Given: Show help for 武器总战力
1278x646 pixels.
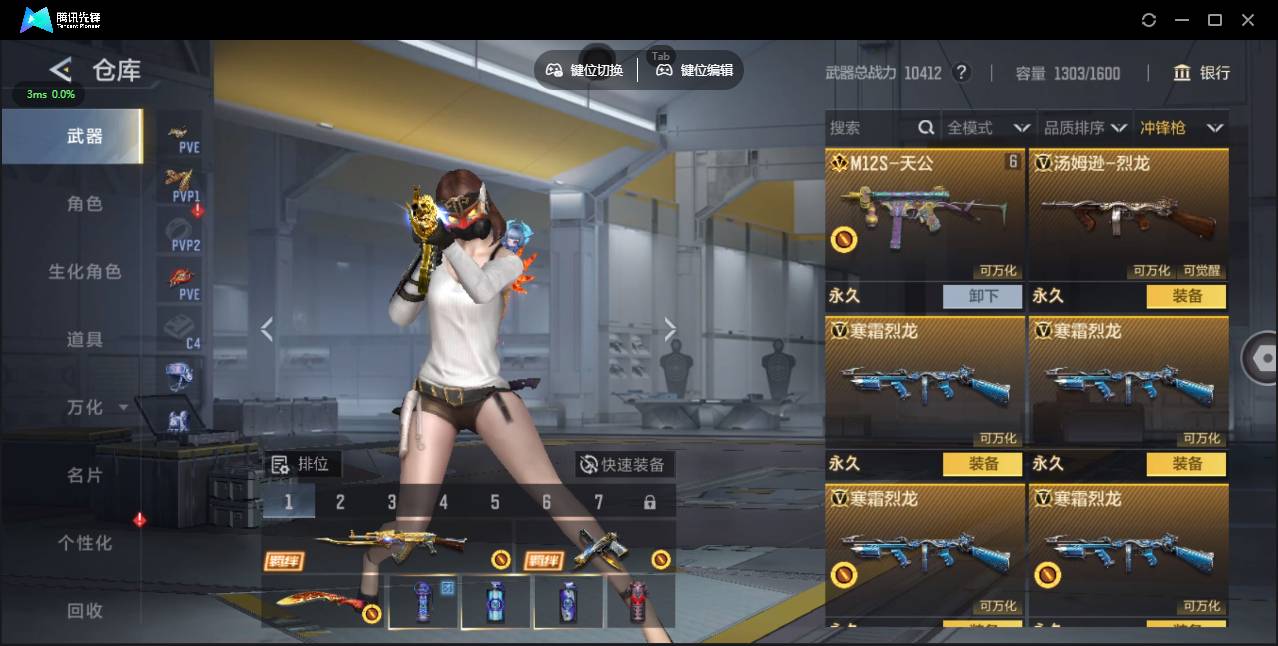Looking at the screenshot, I should point(961,73).
